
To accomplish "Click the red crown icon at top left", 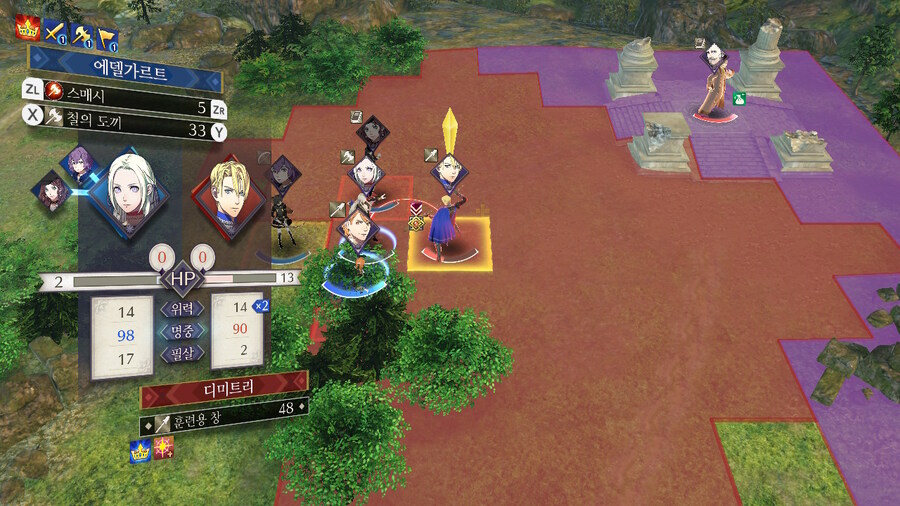I will (x=27, y=30).
